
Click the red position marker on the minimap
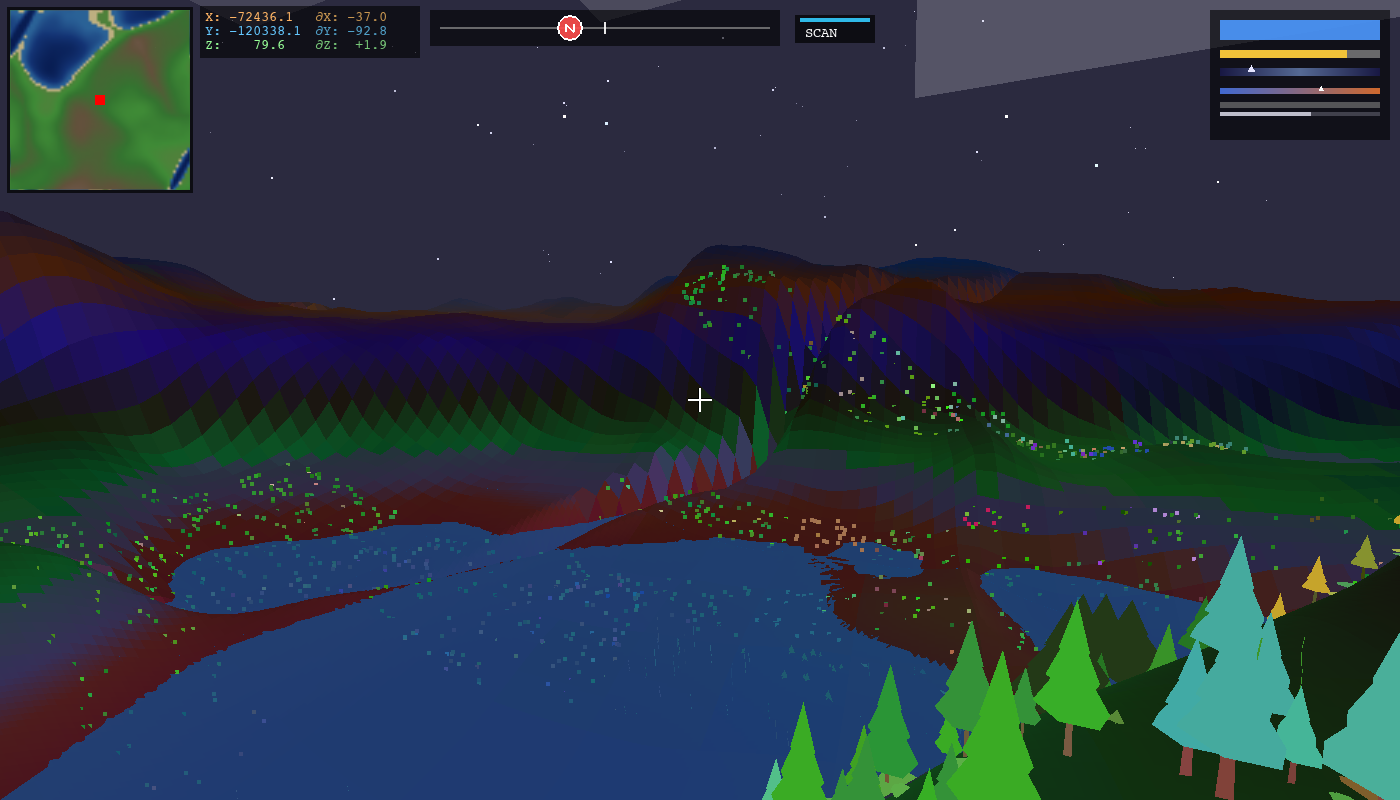tap(99, 99)
